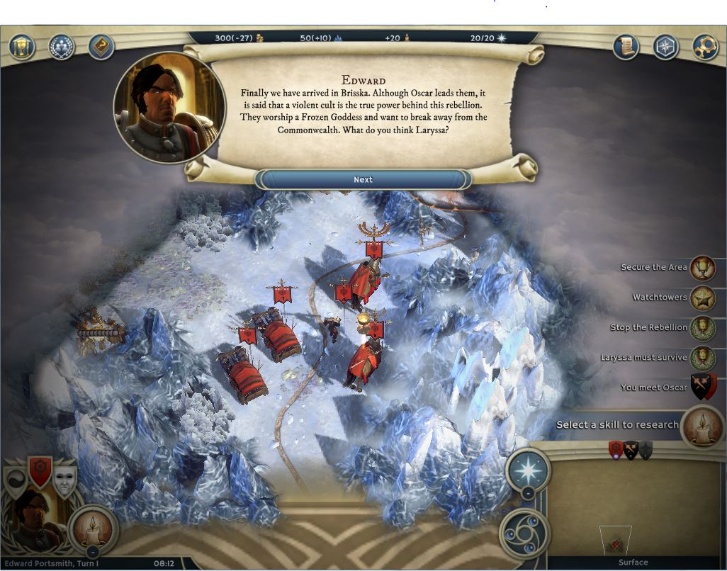The height and width of the screenshot is (571, 727).
Task: Click the round spiral swirl button
Action: [524, 532]
